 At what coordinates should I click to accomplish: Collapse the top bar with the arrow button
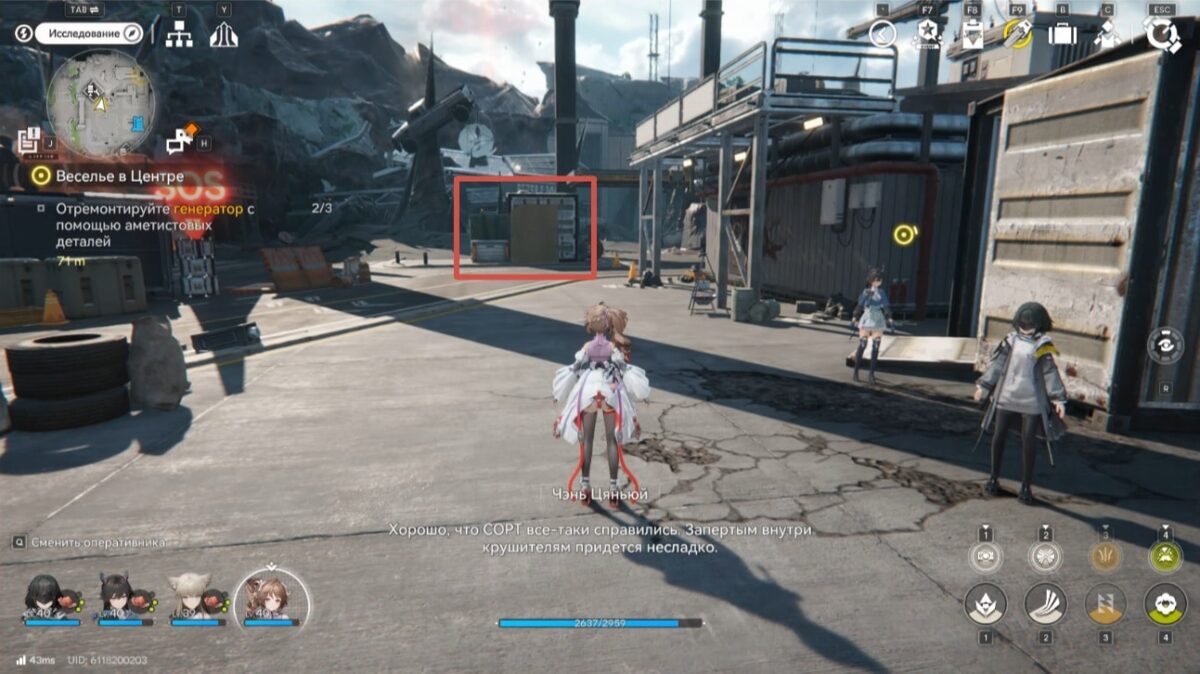[x=882, y=35]
